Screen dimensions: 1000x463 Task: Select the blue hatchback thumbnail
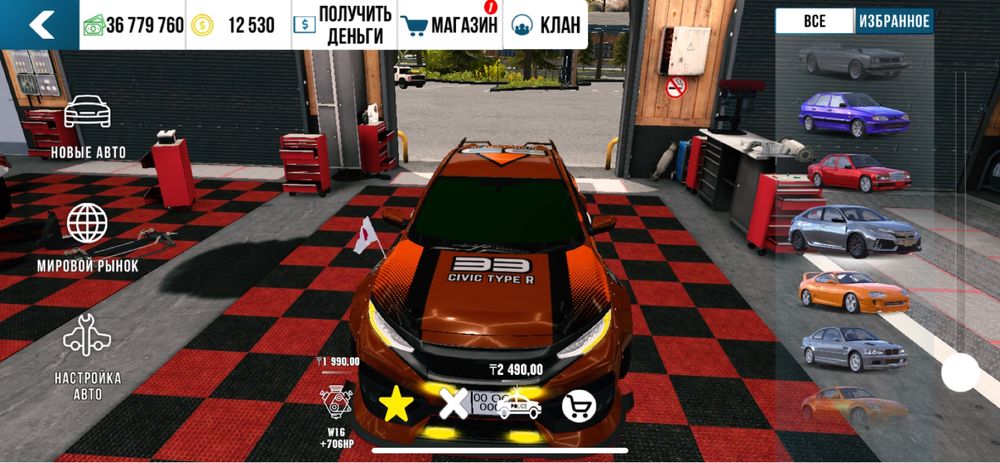point(853,113)
